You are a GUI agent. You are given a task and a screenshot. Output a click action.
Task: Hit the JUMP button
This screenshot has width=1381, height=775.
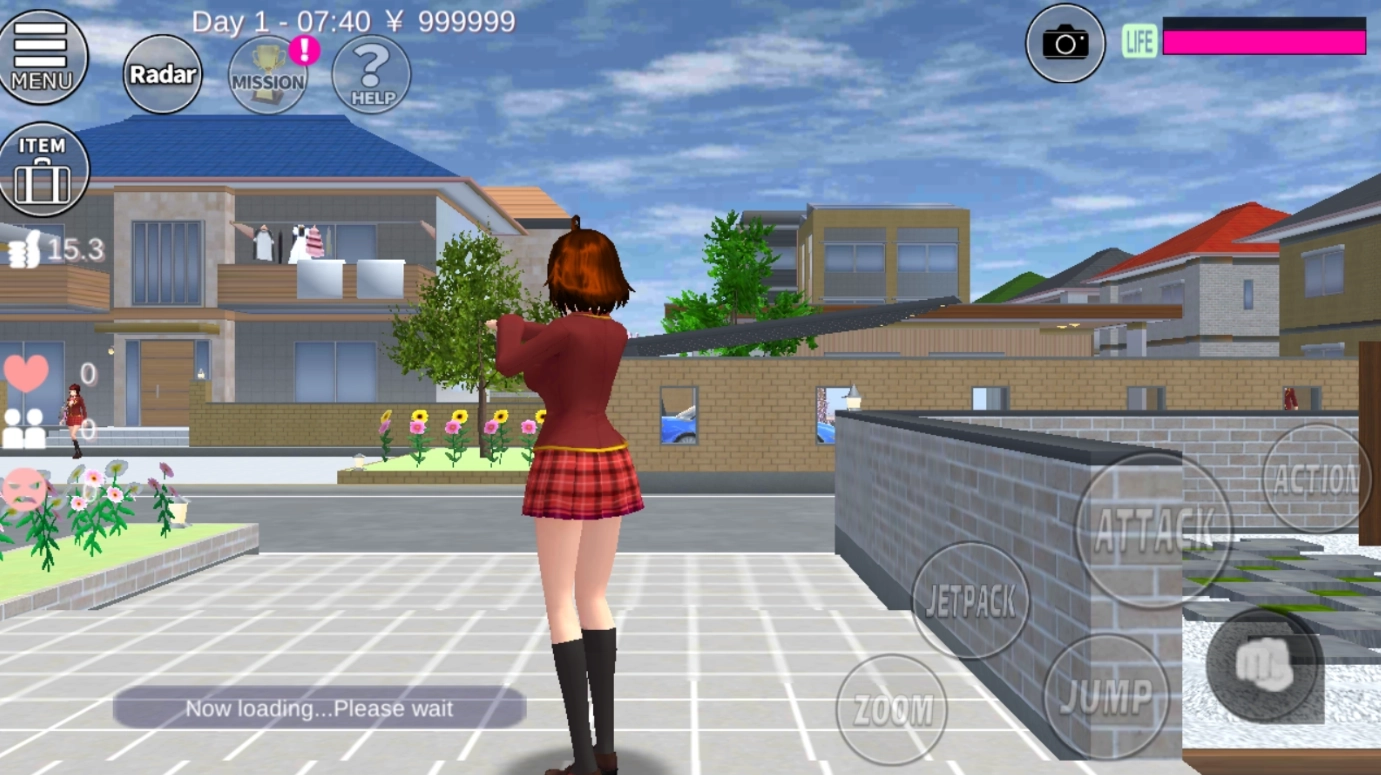tap(1105, 696)
